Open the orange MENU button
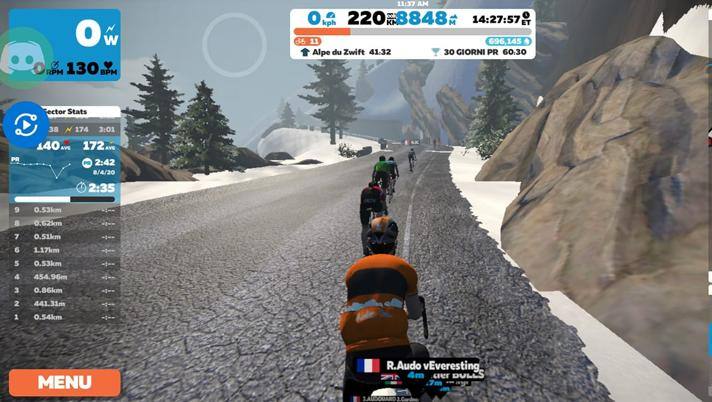 [65, 382]
